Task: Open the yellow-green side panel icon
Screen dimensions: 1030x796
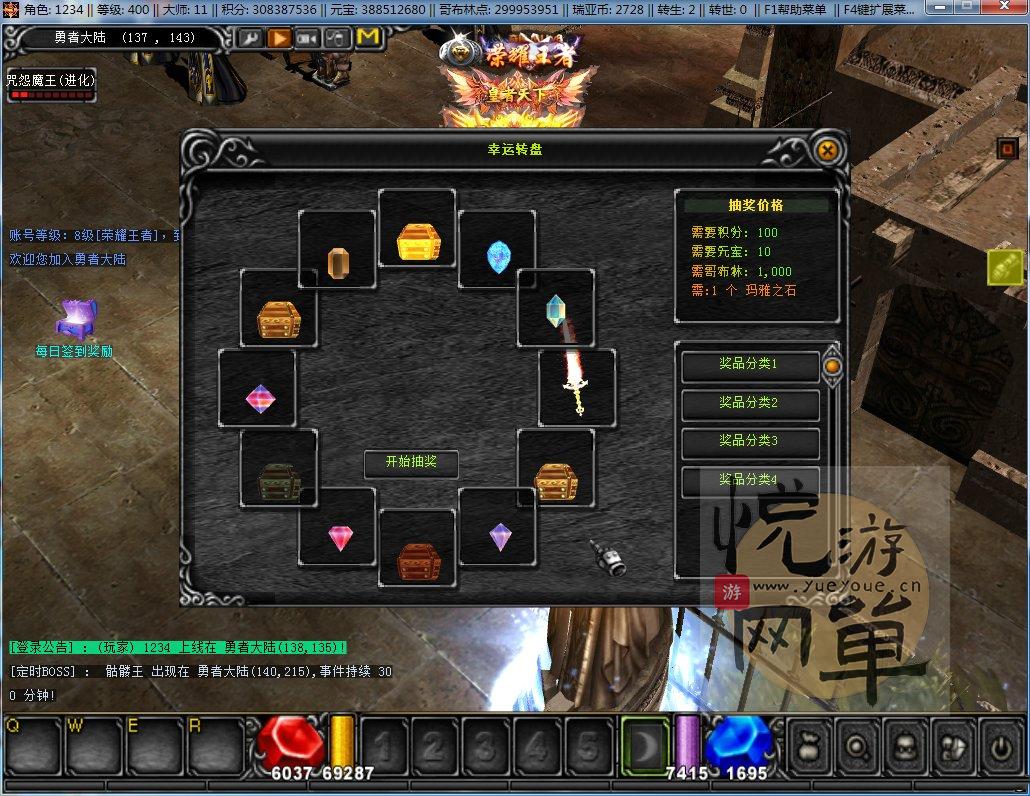Action: (1004, 267)
